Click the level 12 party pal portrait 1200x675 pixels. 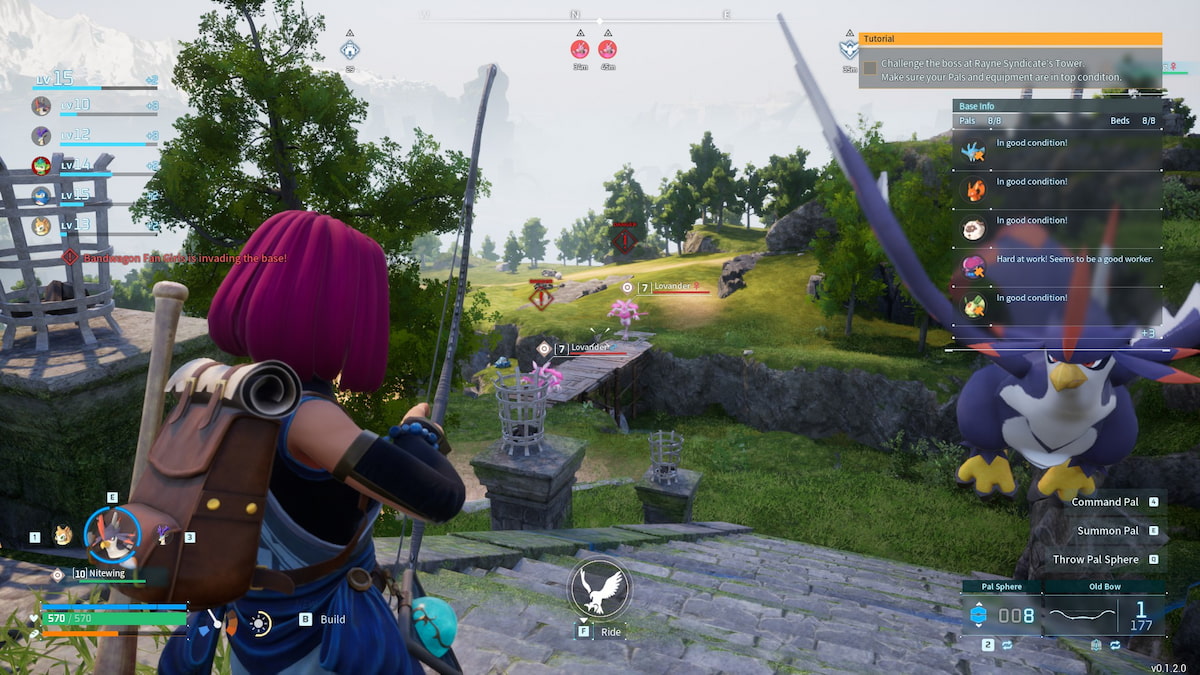tap(41, 135)
